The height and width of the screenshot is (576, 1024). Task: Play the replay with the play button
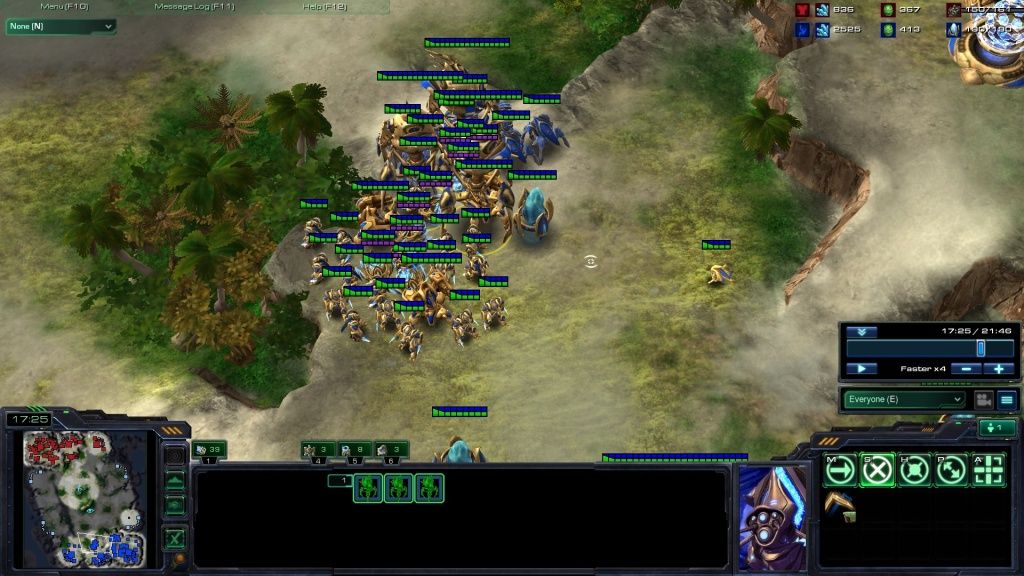tap(861, 369)
